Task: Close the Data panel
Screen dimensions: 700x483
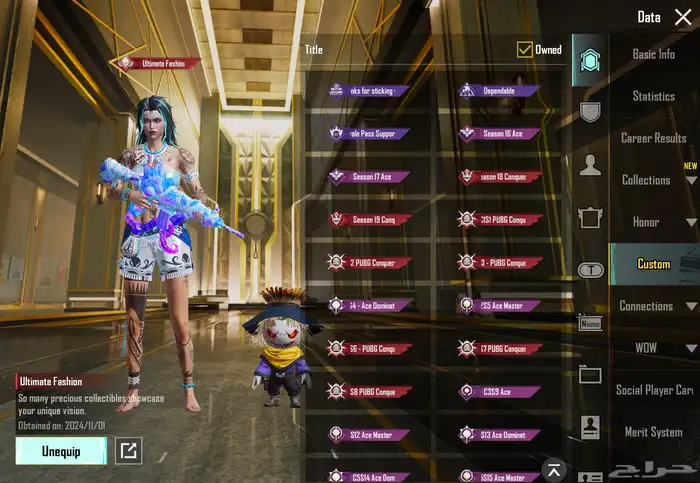Action: click(x=682, y=17)
